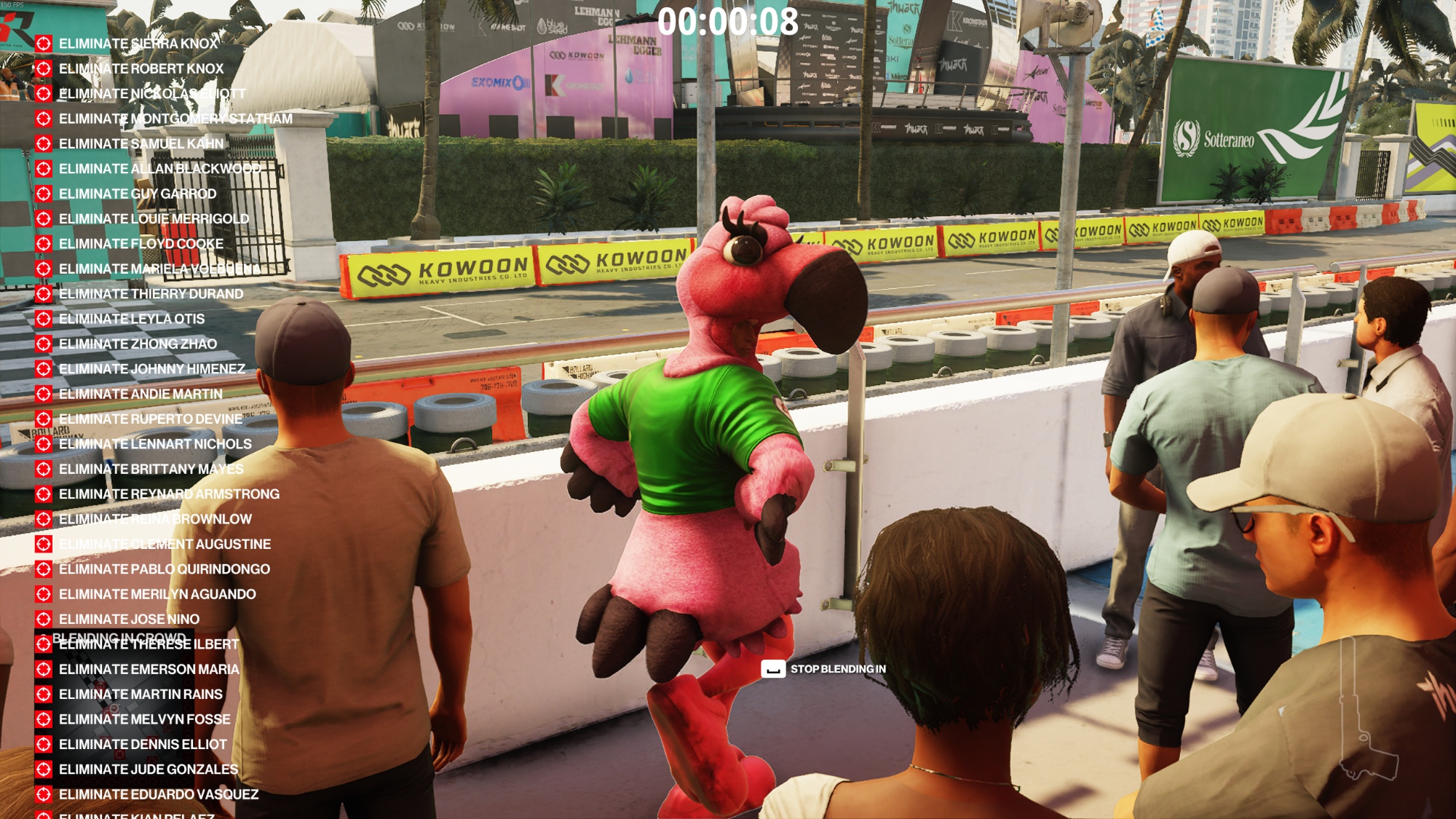Select the Eliminate Johnny Himenez objective
Image resolution: width=1456 pixels, height=819 pixels.
[x=151, y=369]
